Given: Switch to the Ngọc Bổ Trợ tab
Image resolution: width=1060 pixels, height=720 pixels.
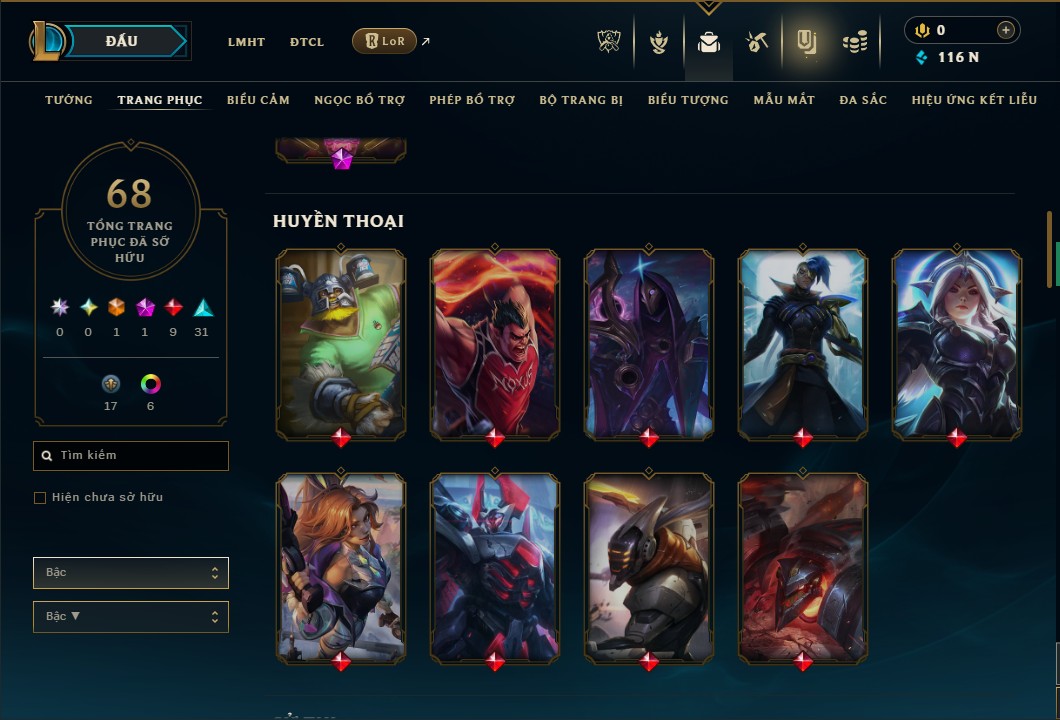Looking at the screenshot, I should coord(359,100).
